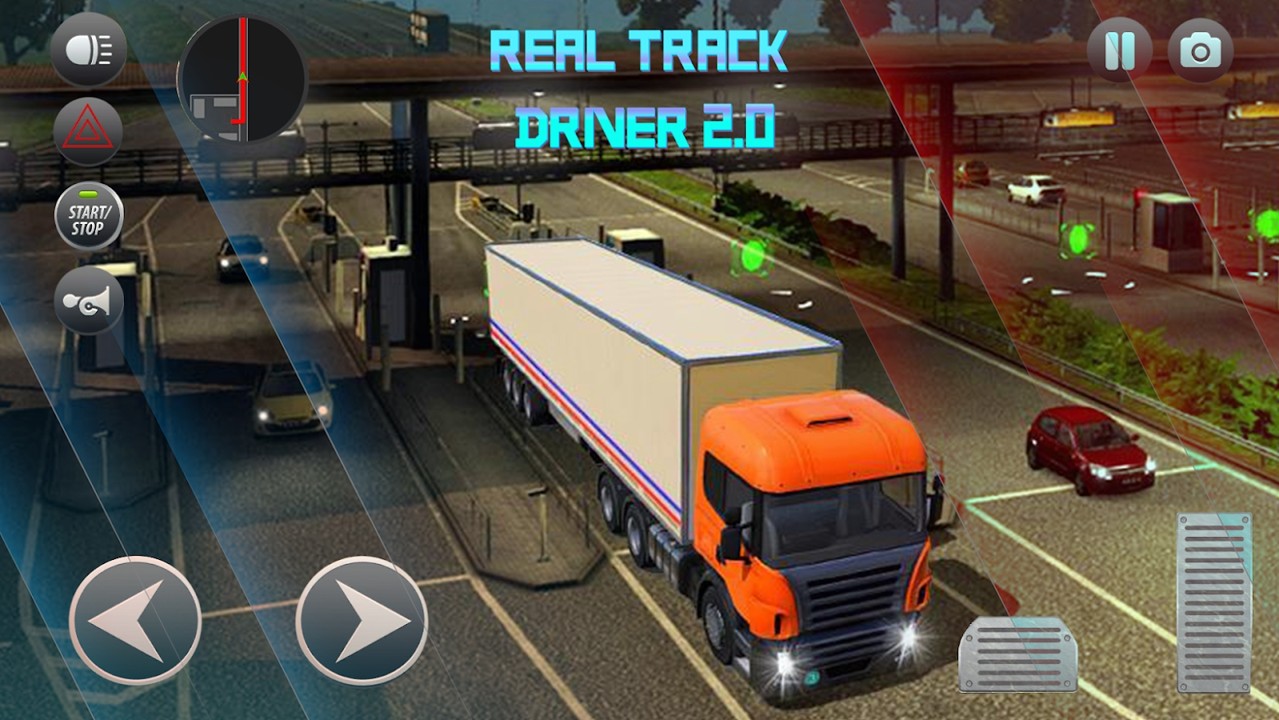Click the circular minimap

(241, 80)
